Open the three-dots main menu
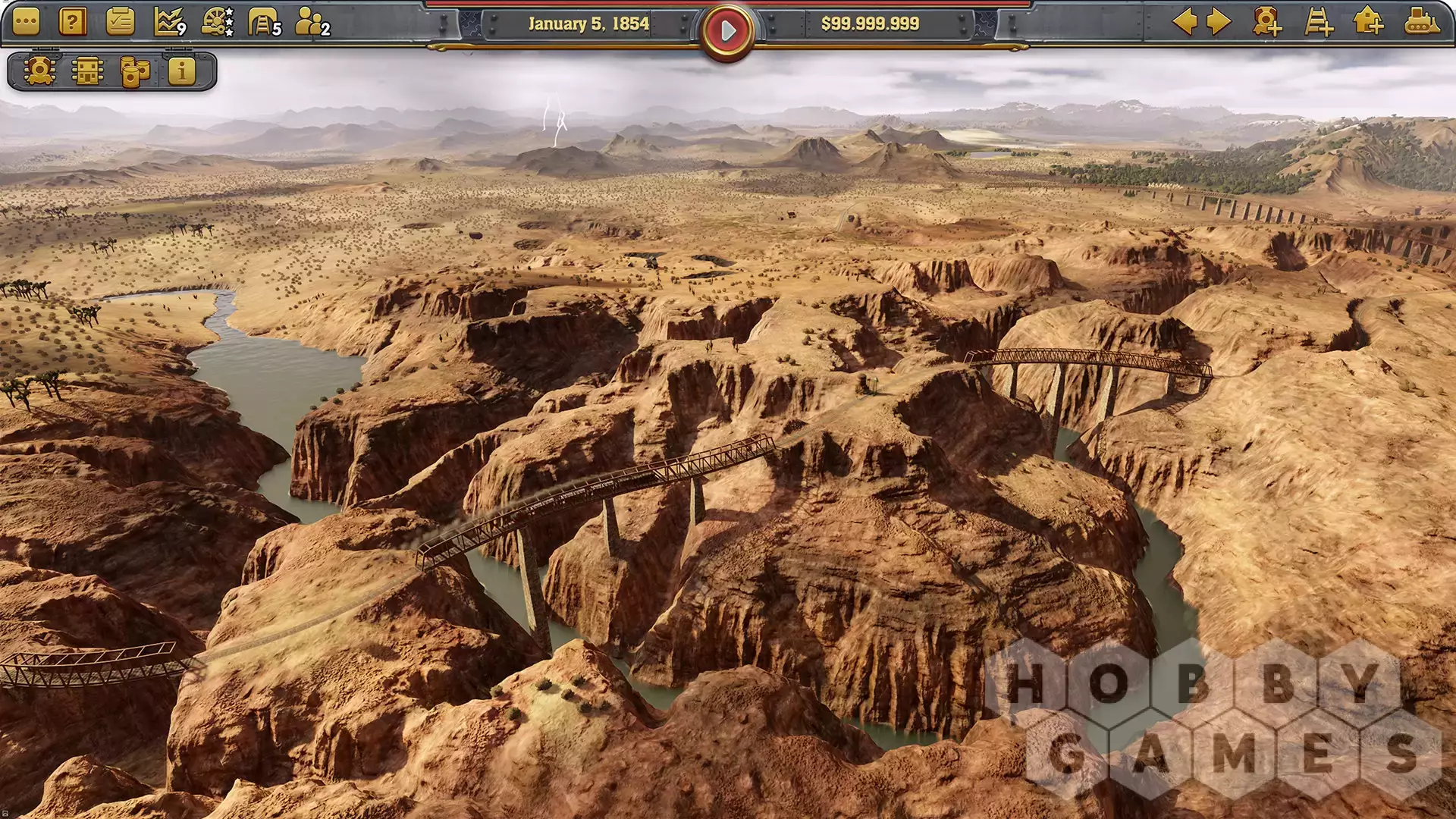This screenshot has width=1456, height=819. (26, 23)
